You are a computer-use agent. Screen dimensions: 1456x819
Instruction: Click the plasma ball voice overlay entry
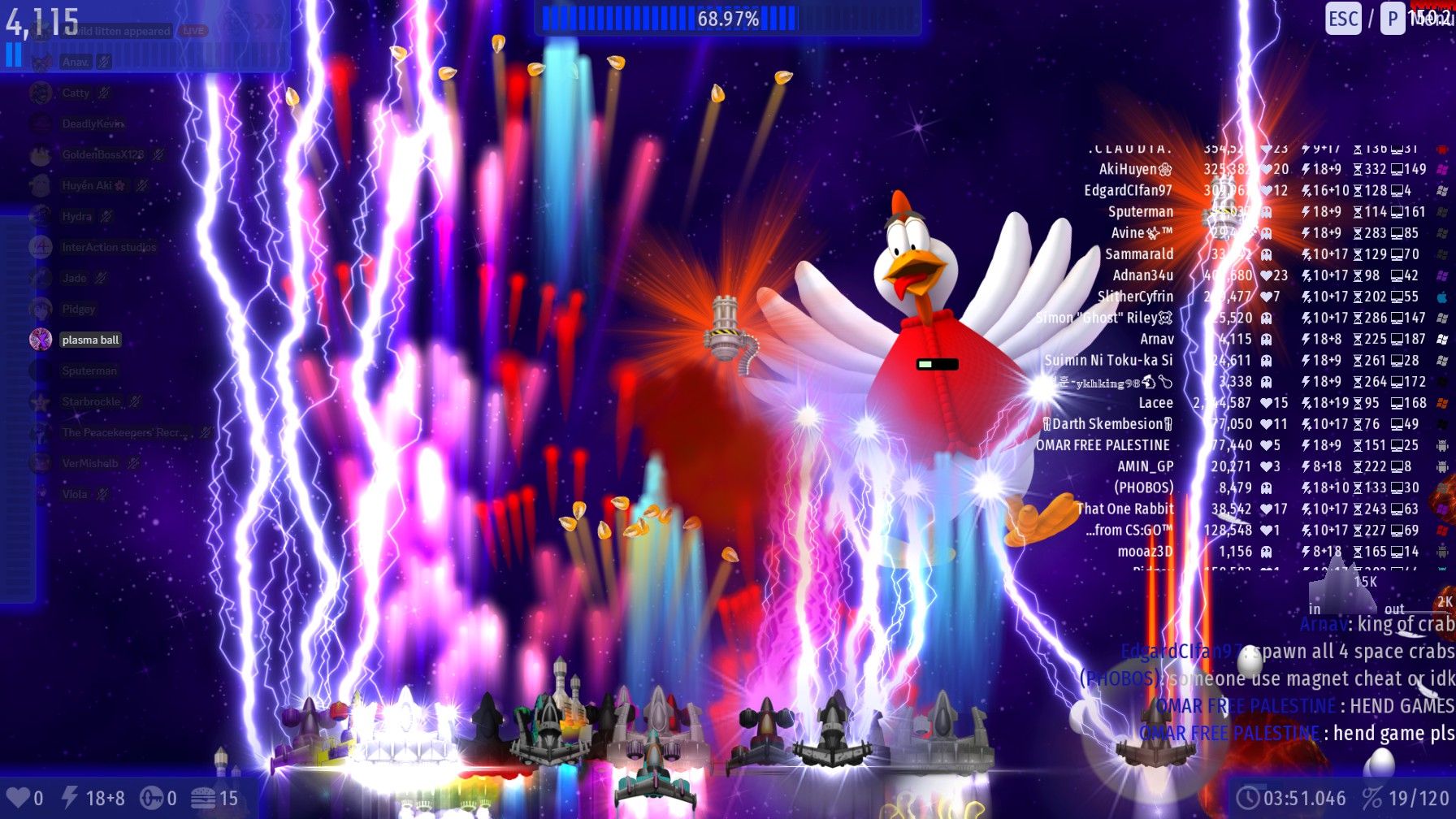90,340
